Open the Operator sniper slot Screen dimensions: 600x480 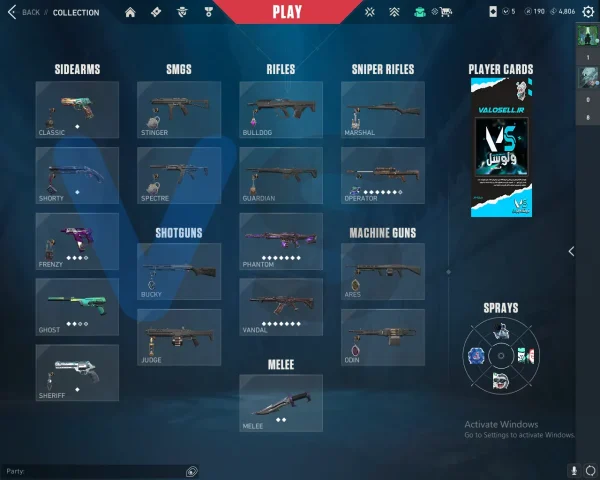[383, 175]
